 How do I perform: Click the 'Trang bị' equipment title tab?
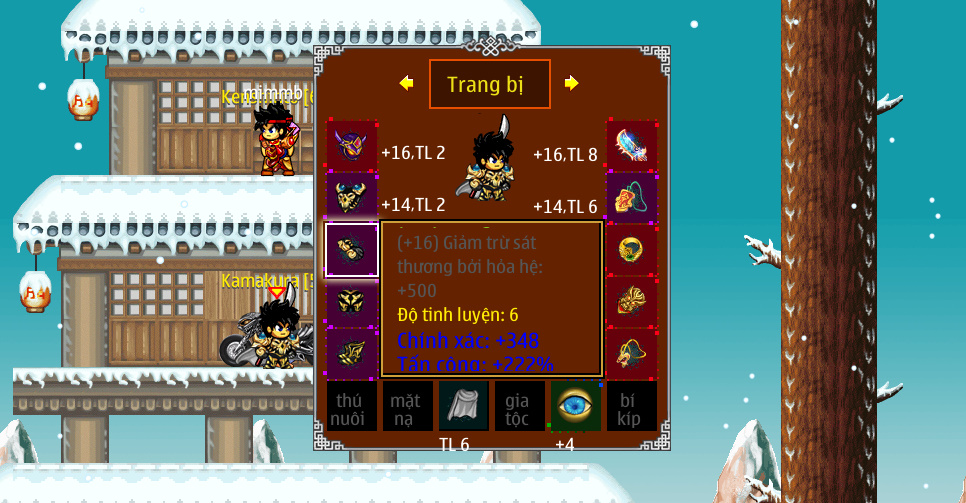[x=489, y=84]
